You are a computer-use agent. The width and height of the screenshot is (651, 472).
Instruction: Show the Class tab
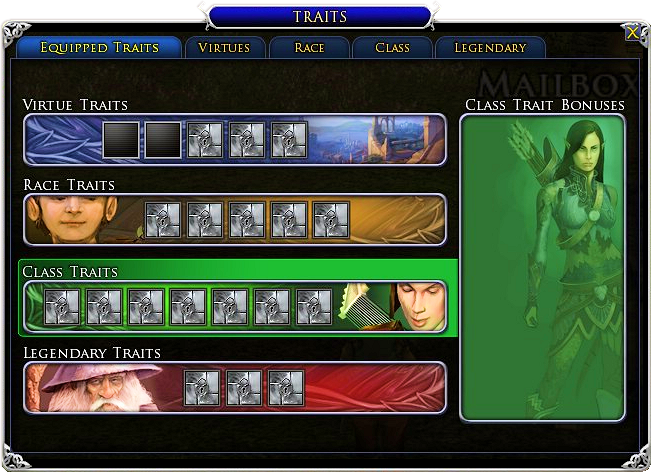click(392, 48)
